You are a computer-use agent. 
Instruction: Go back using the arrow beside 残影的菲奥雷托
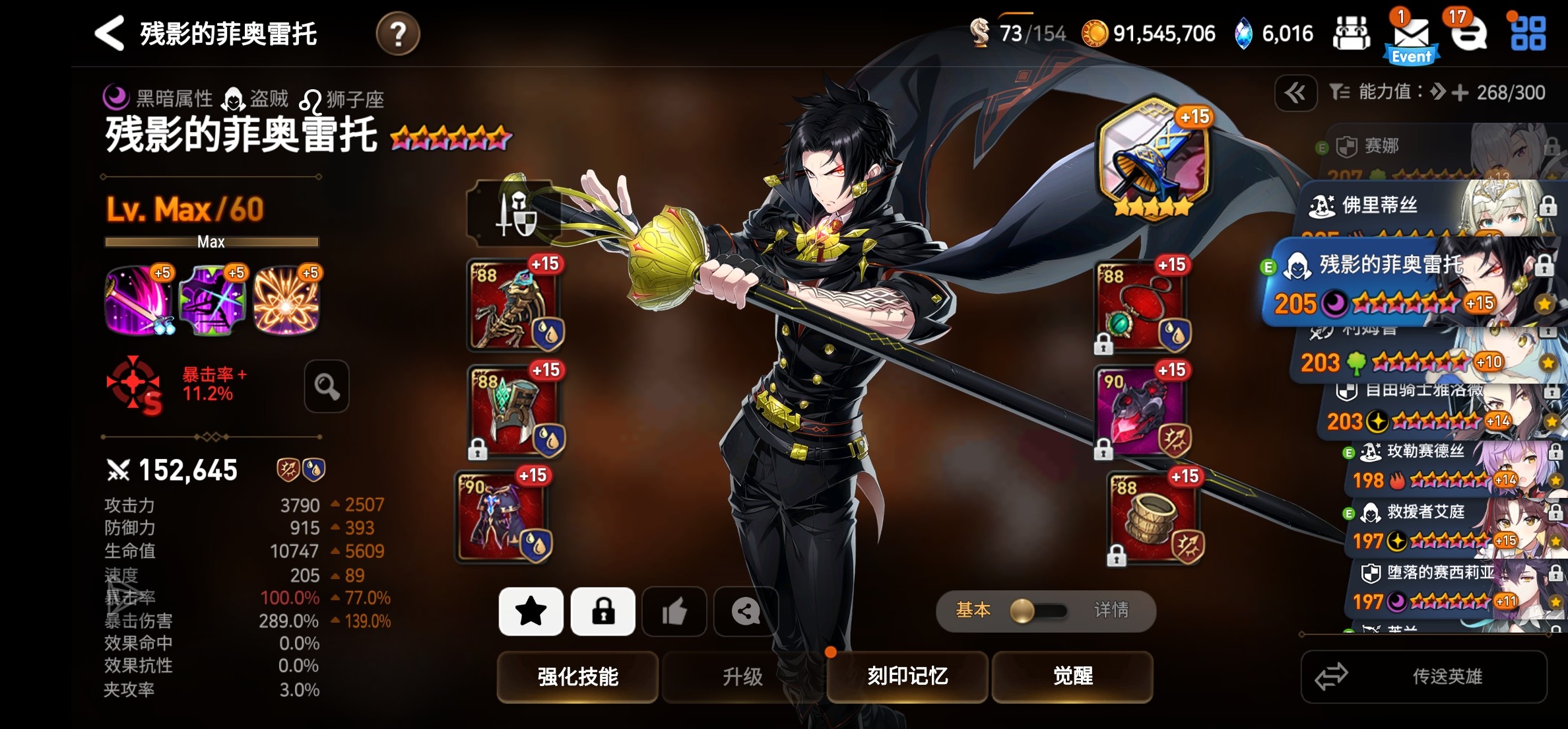110,33
